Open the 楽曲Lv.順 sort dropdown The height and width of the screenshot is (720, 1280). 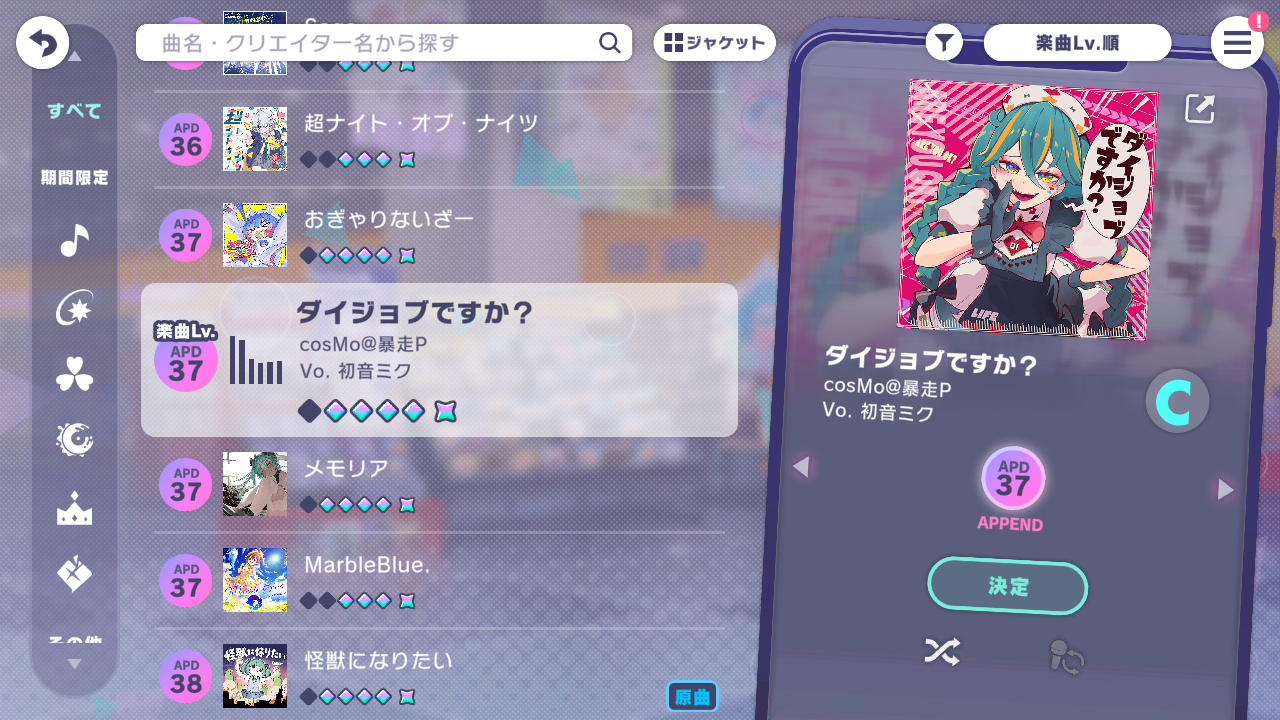(x=1077, y=42)
